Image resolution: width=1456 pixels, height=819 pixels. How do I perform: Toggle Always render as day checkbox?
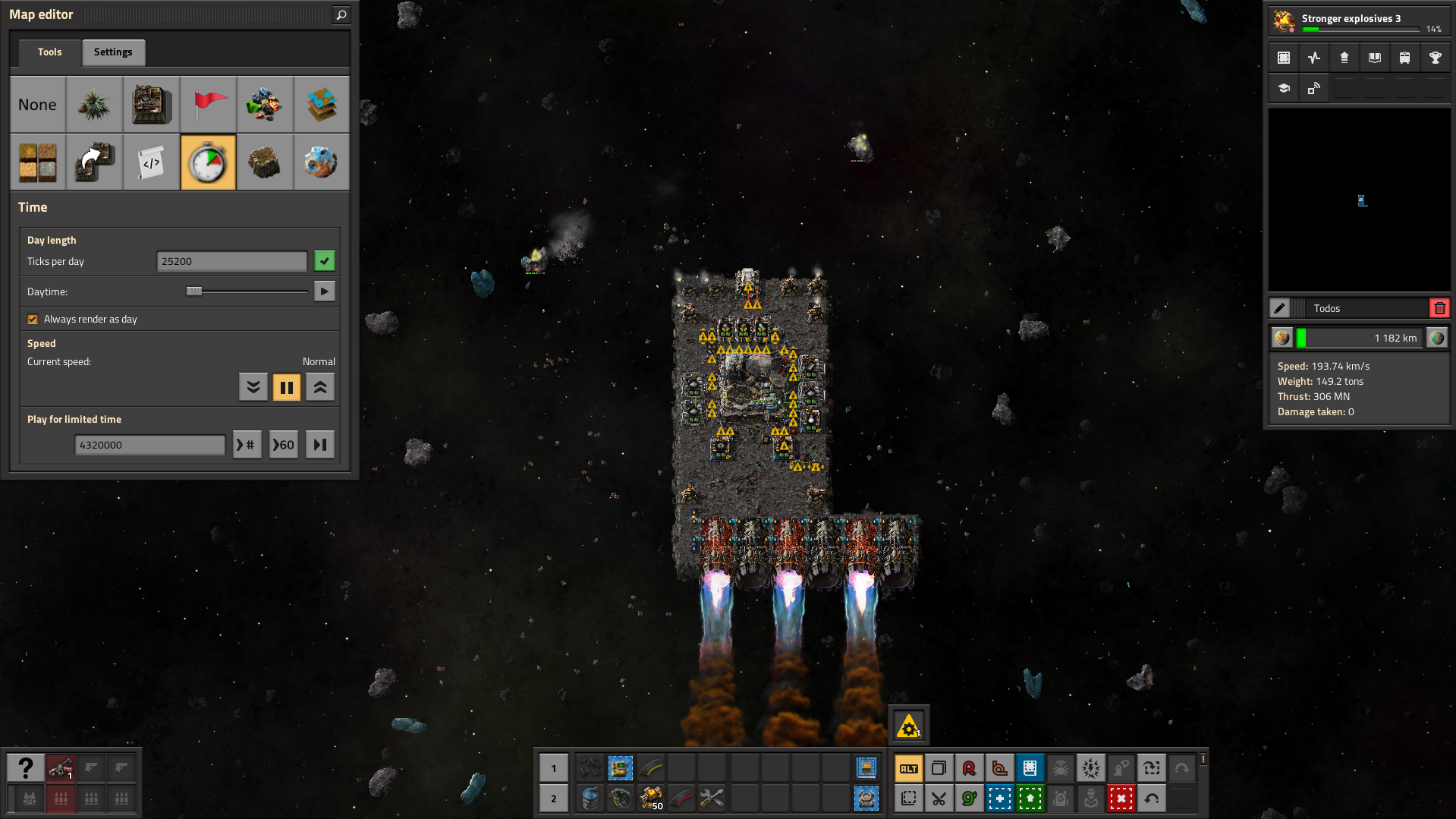tap(33, 320)
